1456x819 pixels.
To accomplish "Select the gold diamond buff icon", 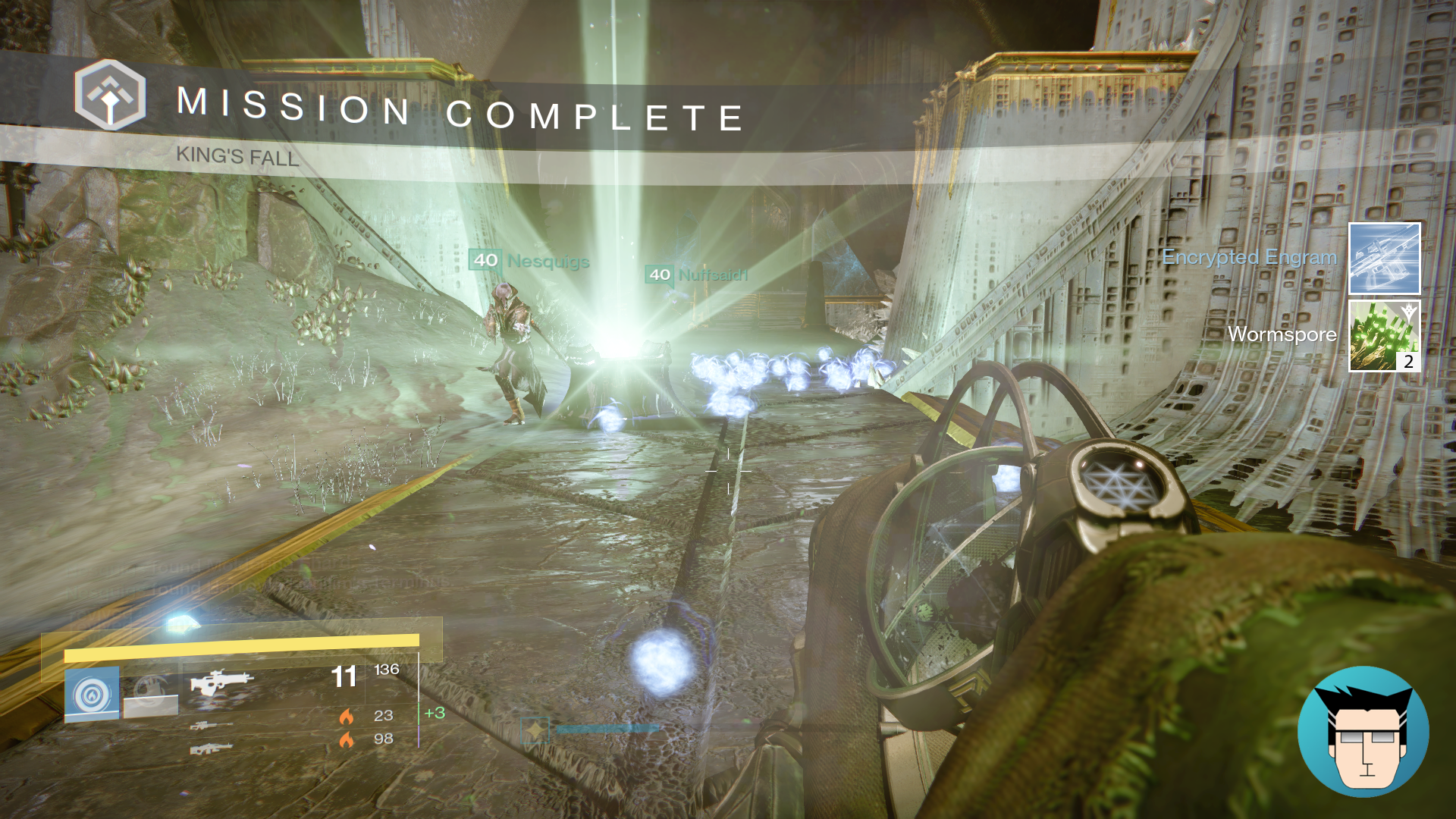I will click(x=535, y=730).
